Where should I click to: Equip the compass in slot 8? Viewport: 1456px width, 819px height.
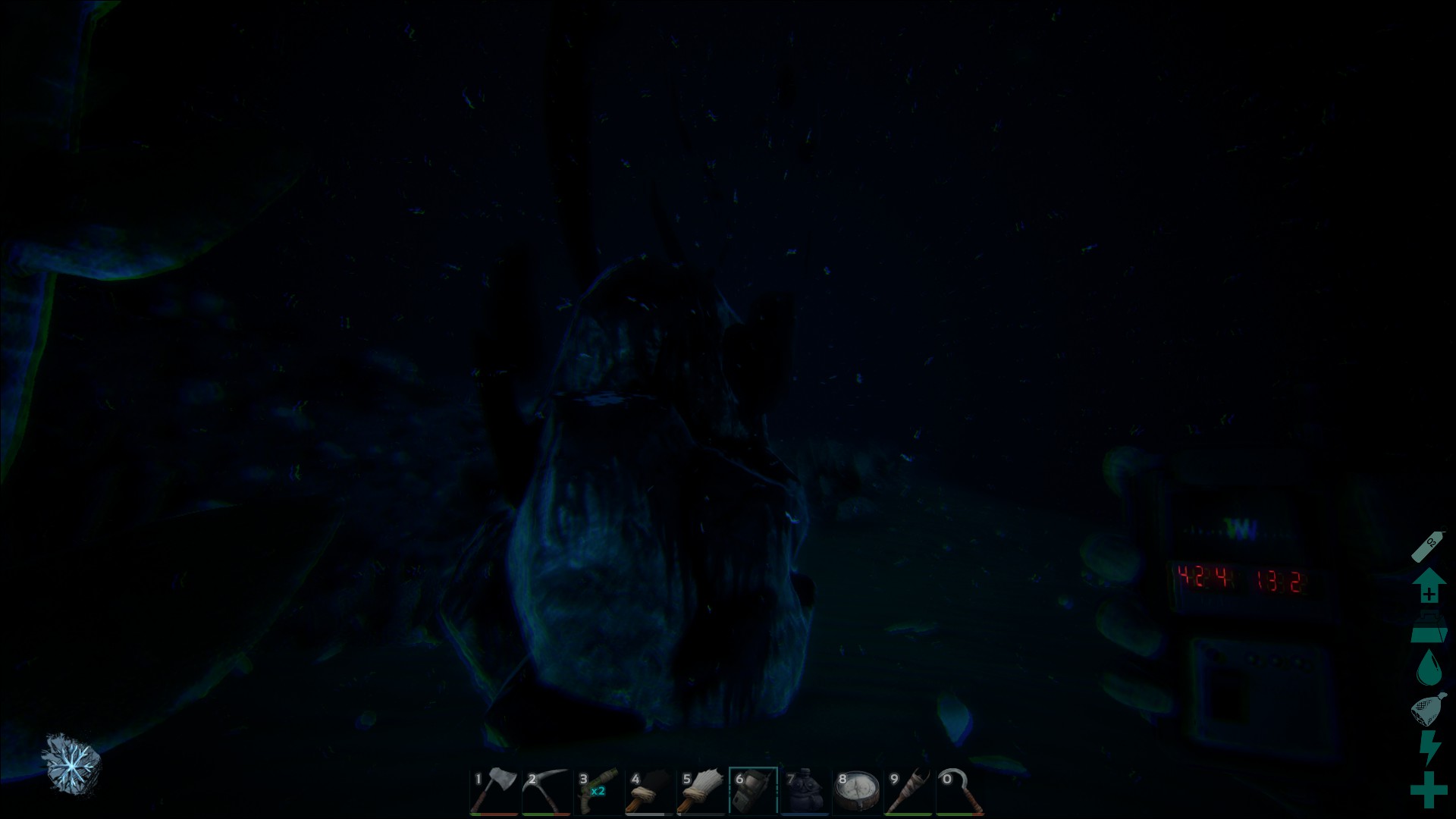click(857, 791)
